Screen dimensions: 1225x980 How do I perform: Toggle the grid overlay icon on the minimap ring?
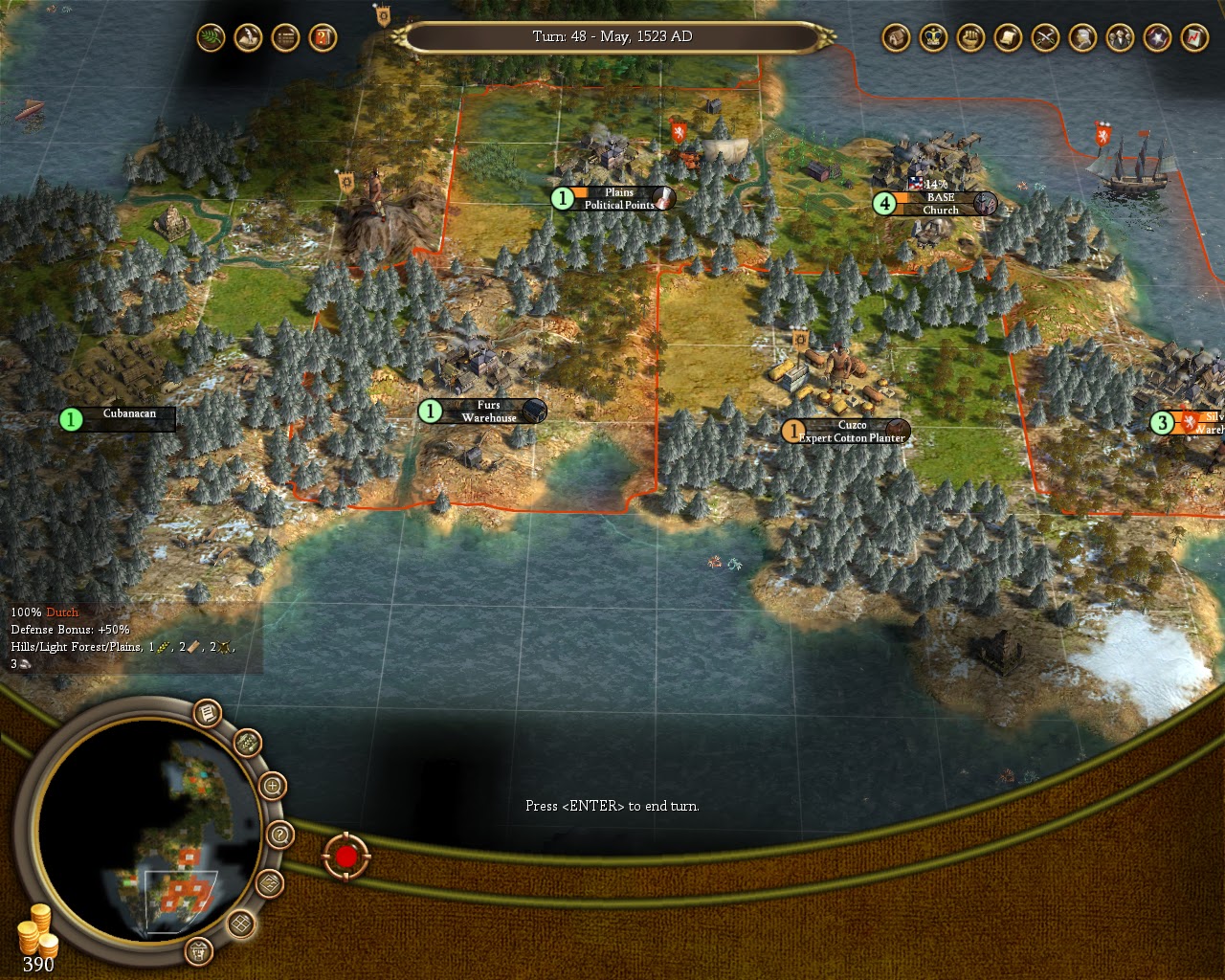pos(240,925)
